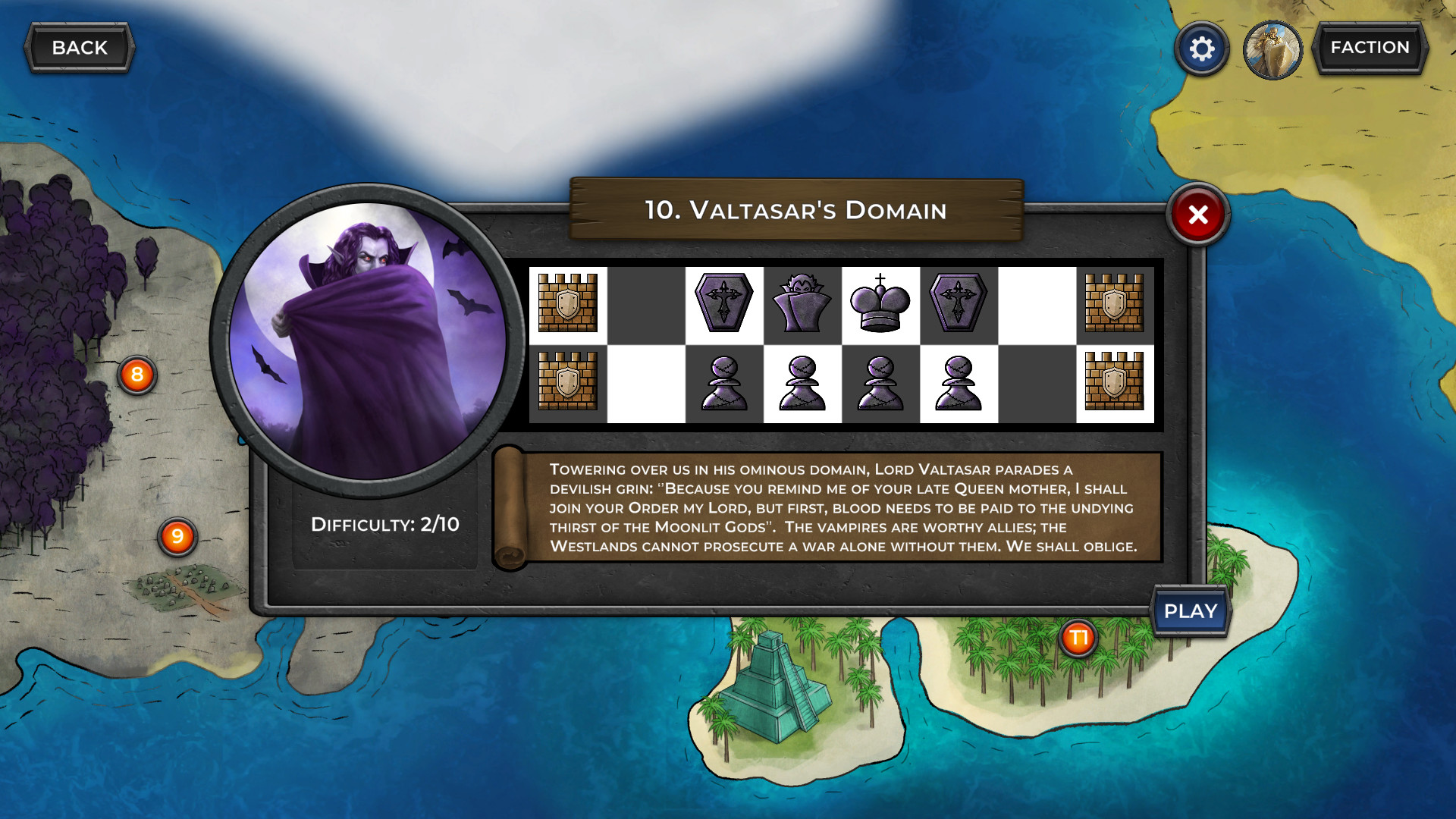Open the FACTION menu
This screenshot has width=1456, height=819.
[x=1370, y=47]
